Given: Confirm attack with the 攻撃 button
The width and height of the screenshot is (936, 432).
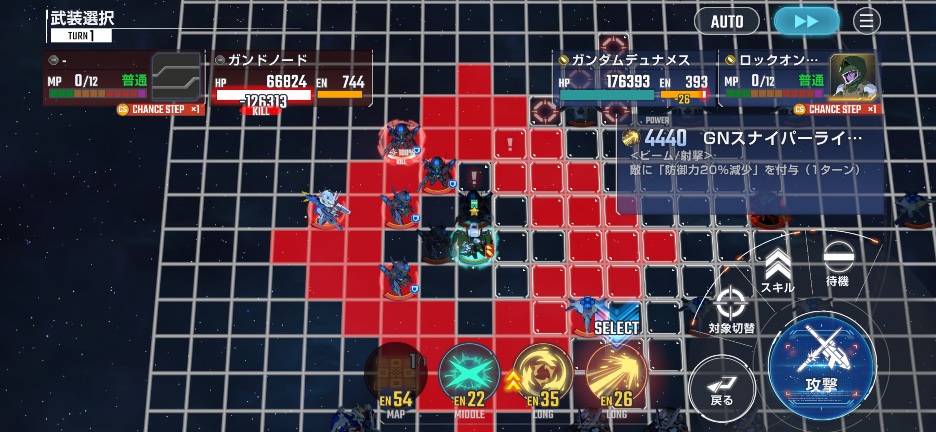Looking at the screenshot, I should 821,358.
